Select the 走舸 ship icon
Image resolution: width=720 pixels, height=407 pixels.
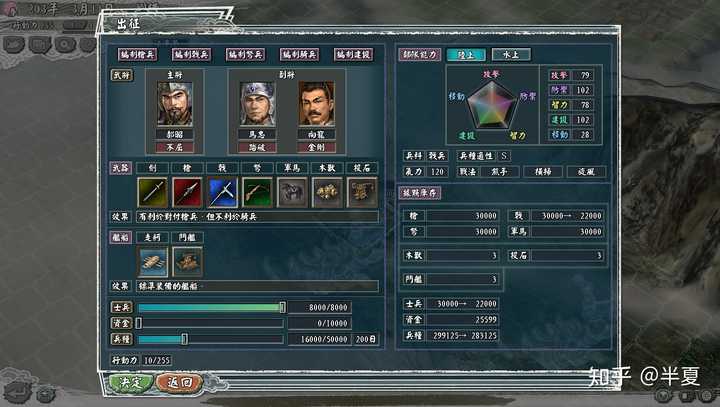[152, 261]
